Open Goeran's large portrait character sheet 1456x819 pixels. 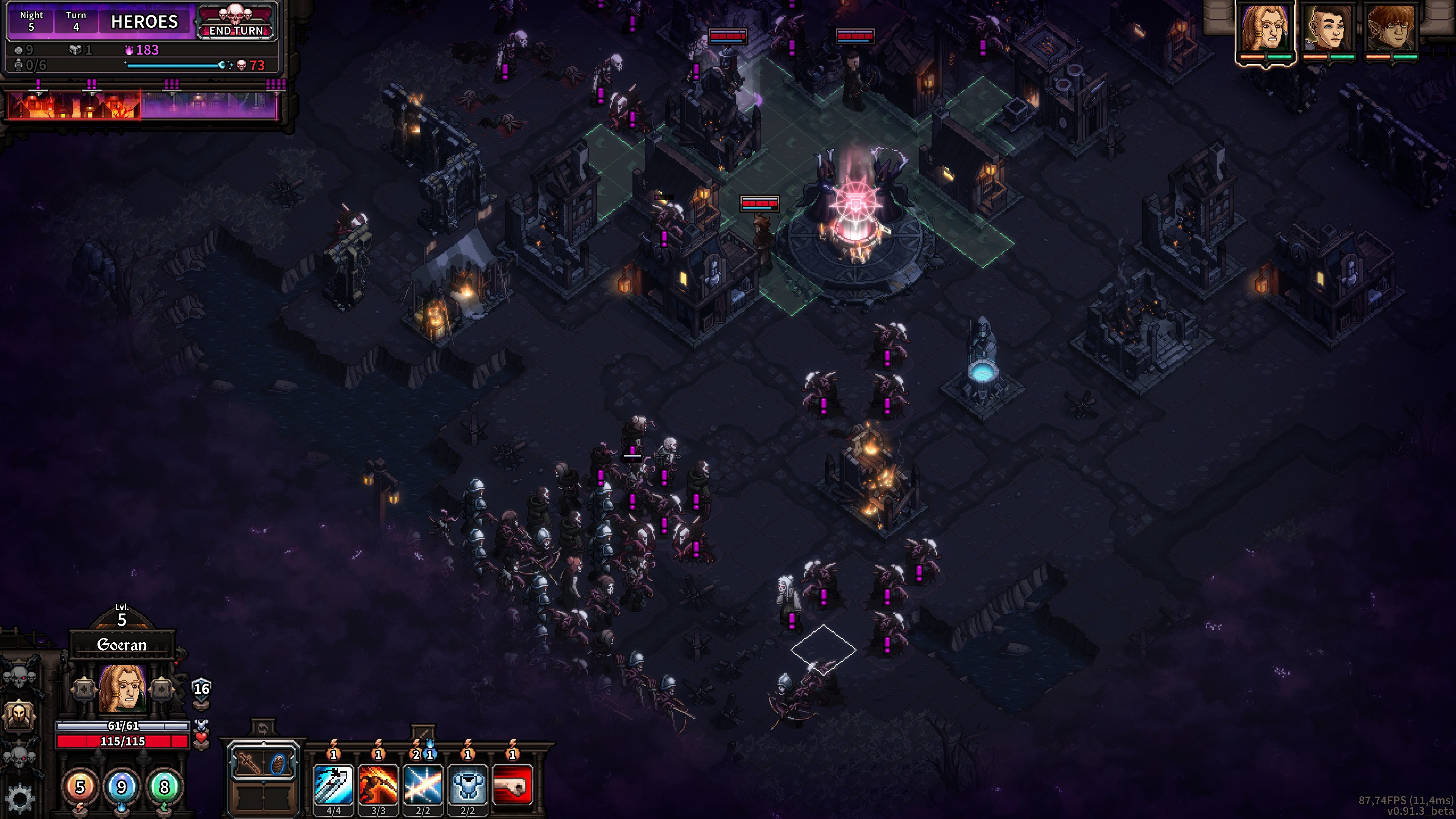click(122, 689)
